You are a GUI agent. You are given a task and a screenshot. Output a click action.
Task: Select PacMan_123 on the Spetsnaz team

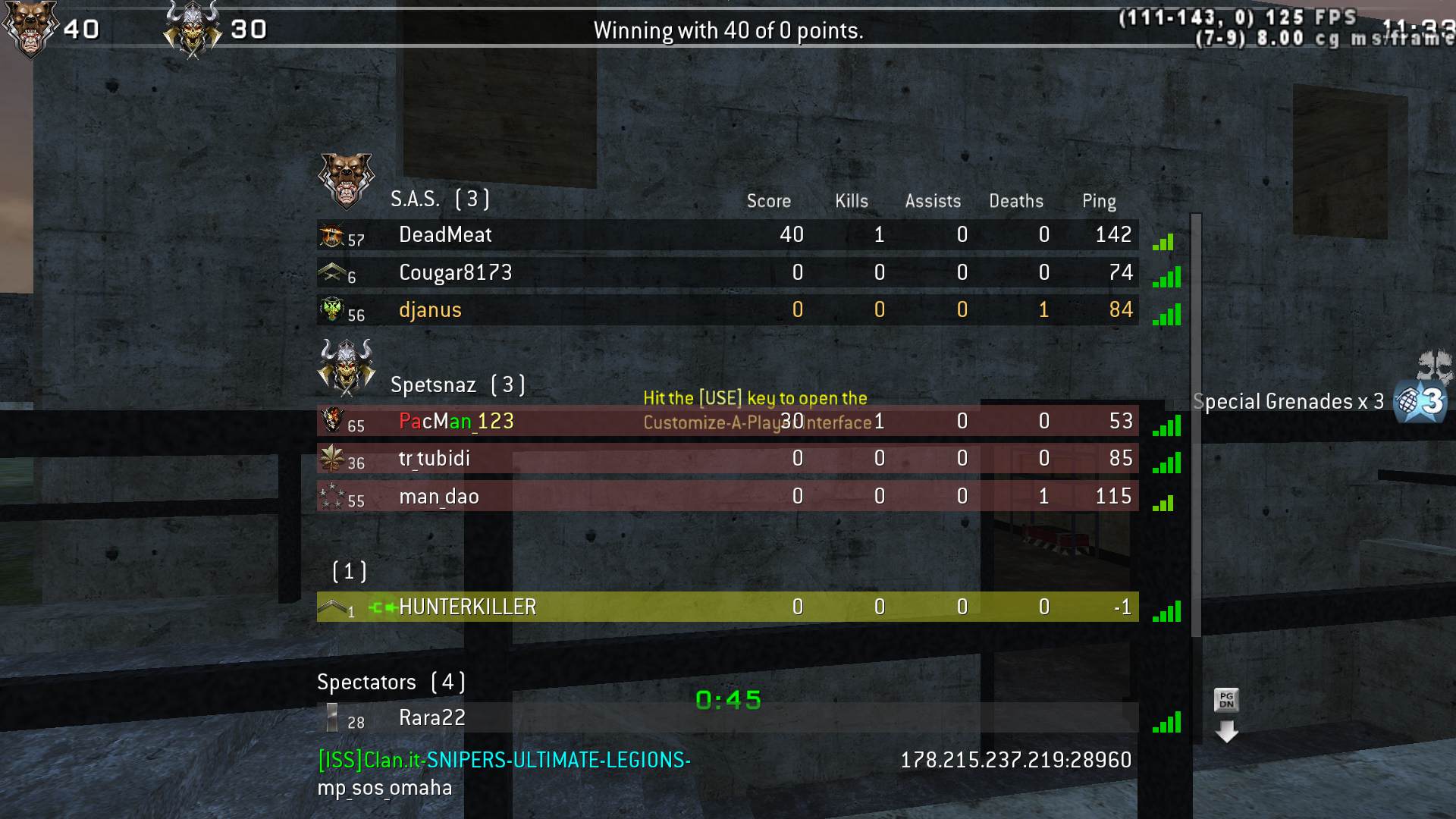(x=726, y=421)
